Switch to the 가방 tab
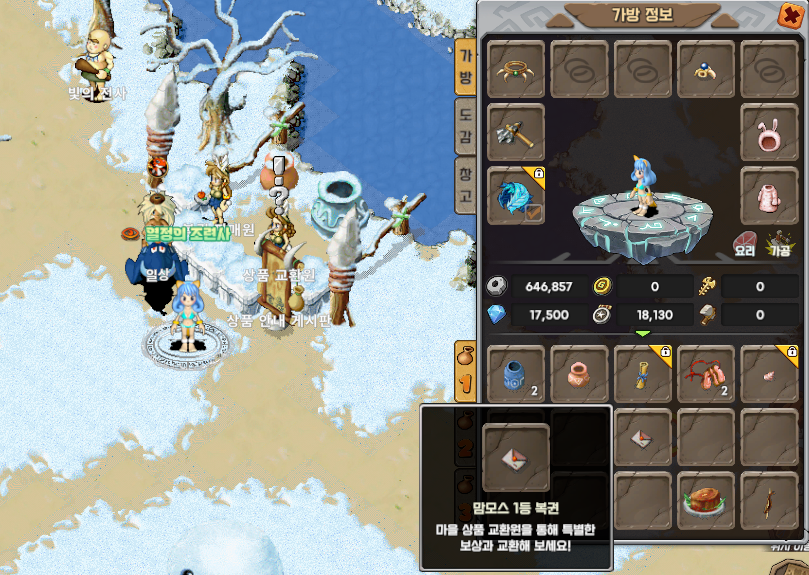 pos(465,66)
